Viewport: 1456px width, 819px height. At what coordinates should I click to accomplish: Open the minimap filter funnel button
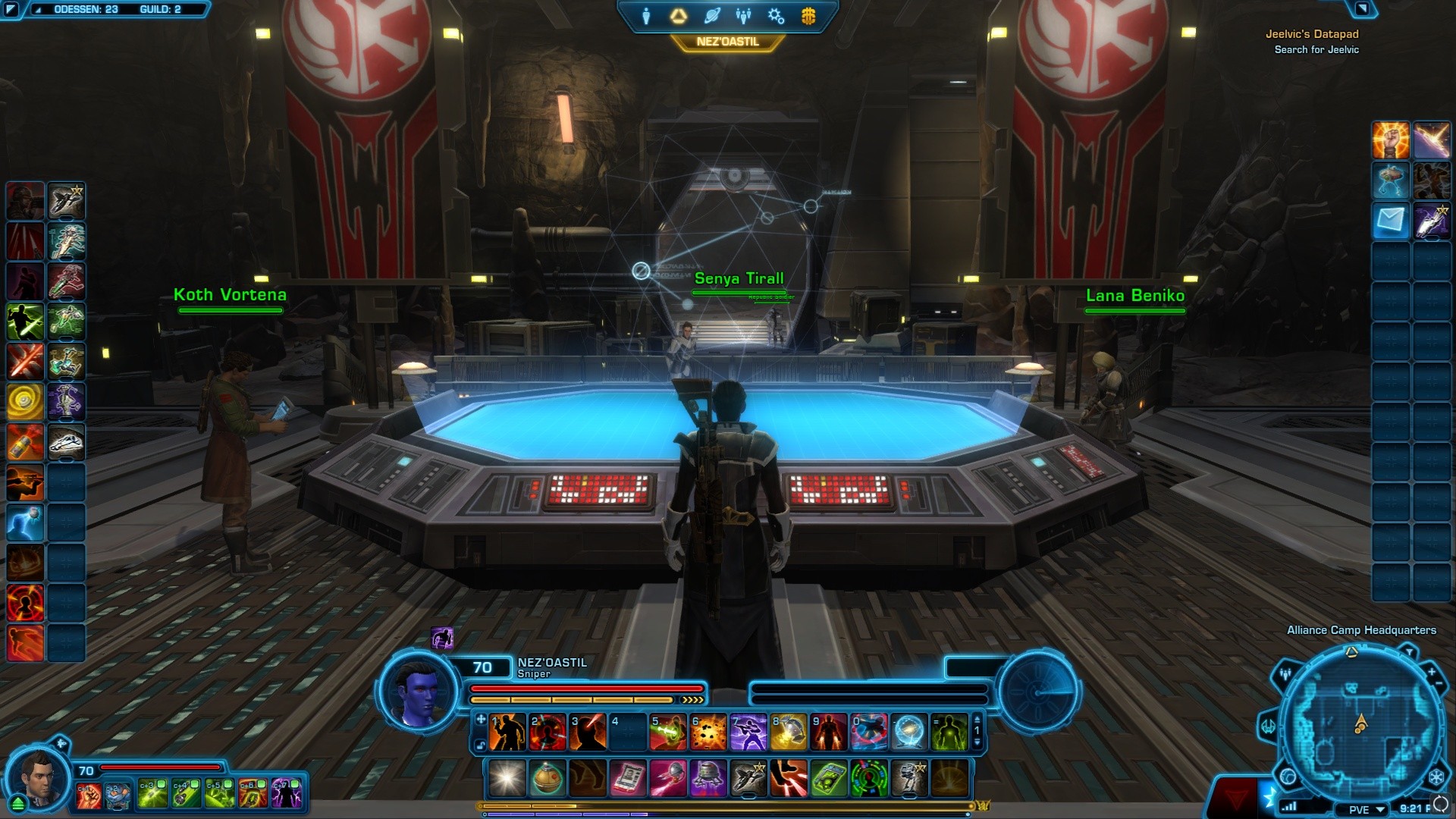[1409, 651]
